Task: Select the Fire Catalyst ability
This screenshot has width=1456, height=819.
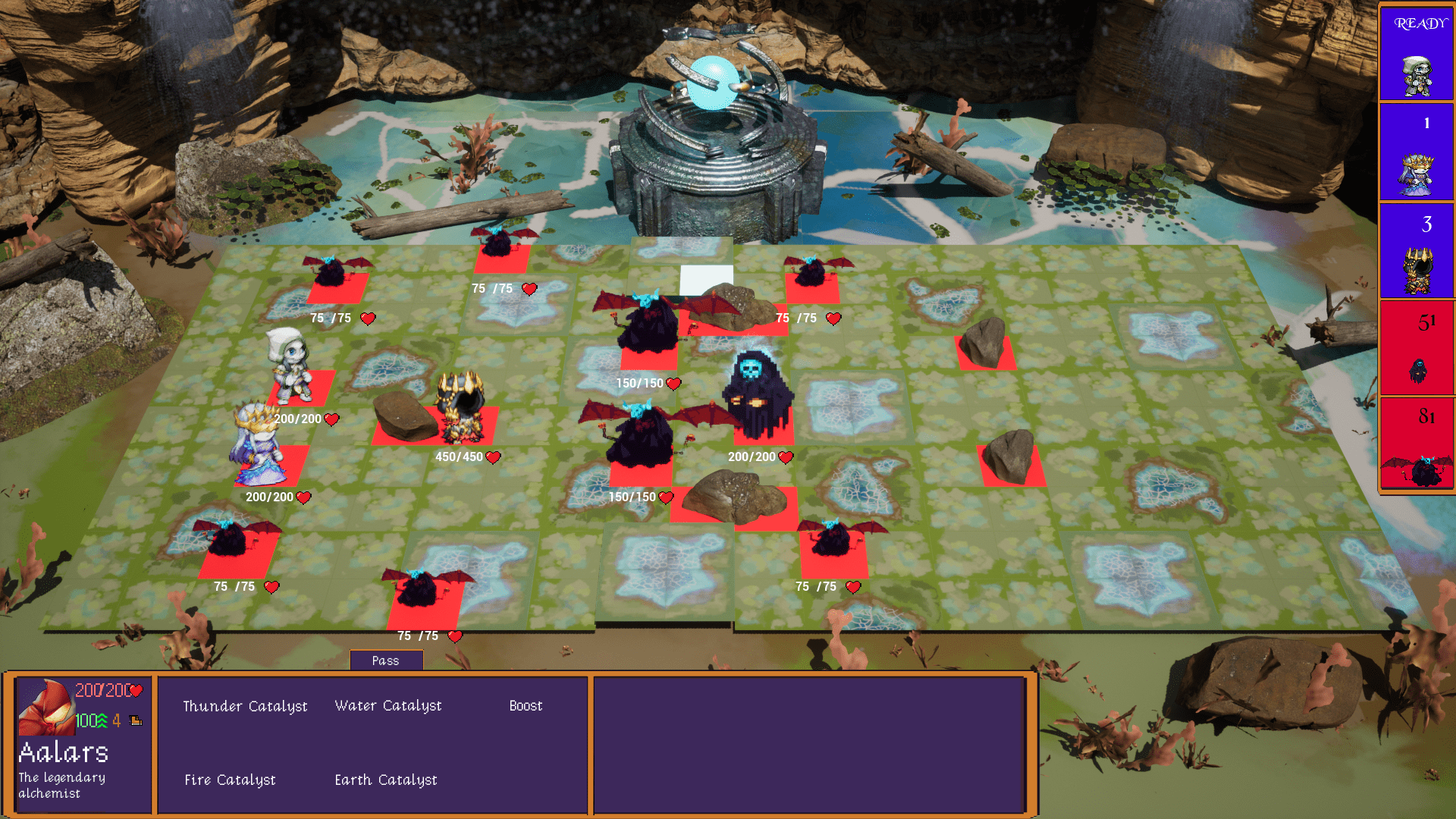Action: [230, 780]
